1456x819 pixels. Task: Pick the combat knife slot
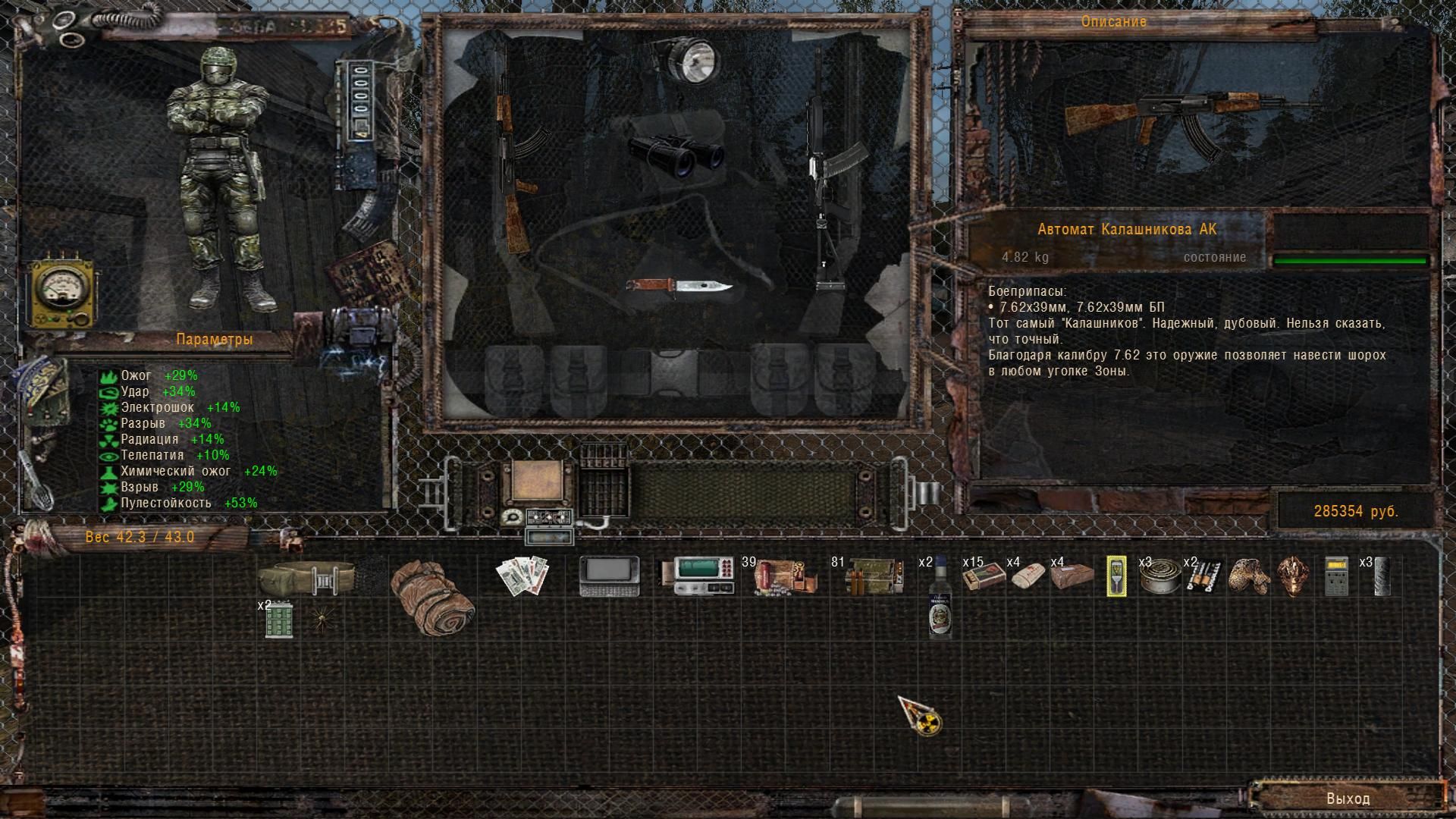point(679,287)
